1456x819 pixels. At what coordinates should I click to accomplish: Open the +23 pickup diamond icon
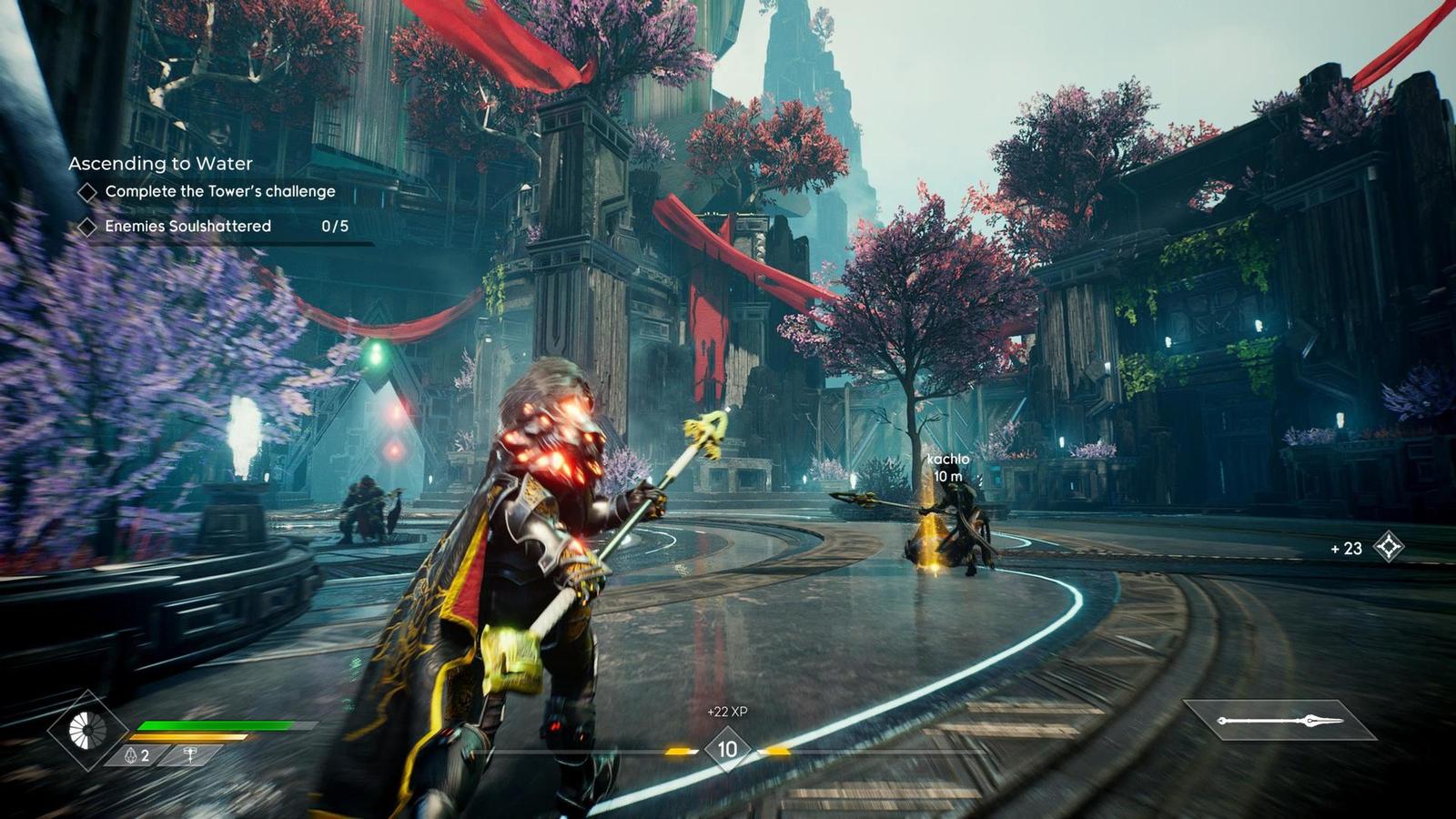pyautogui.click(x=1388, y=547)
